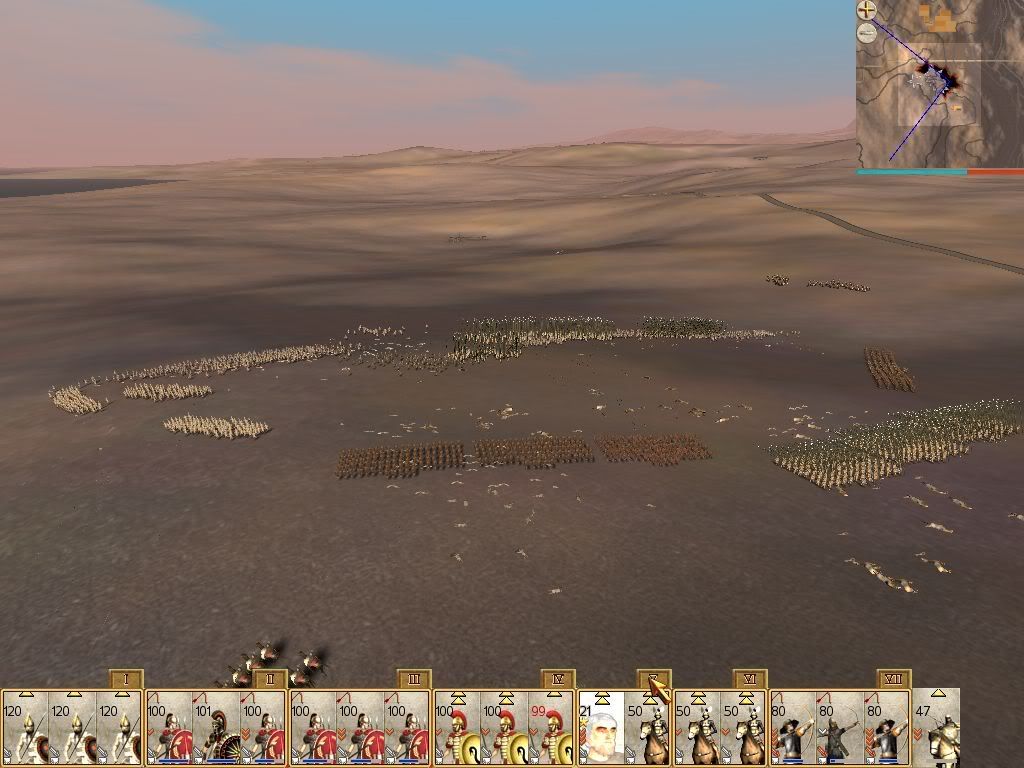
Task: Select unit group IV tab
Action: (558, 680)
